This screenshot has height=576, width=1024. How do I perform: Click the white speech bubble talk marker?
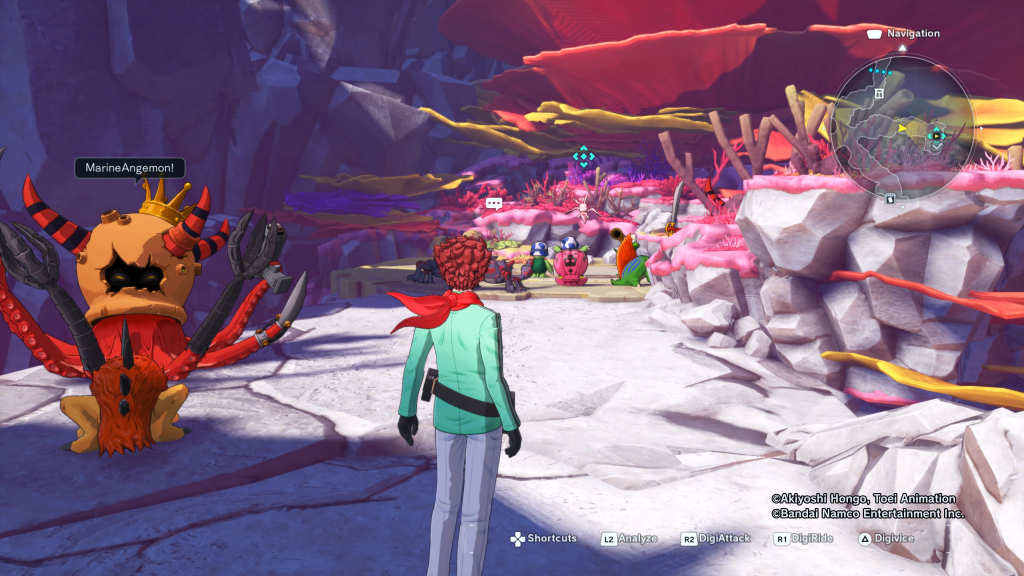[493, 203]
